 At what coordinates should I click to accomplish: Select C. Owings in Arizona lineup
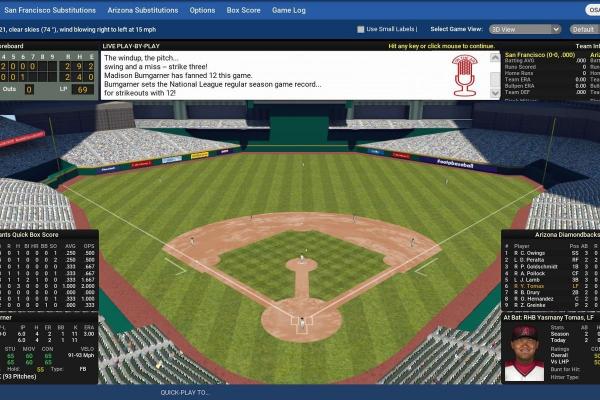pos(534,253)
